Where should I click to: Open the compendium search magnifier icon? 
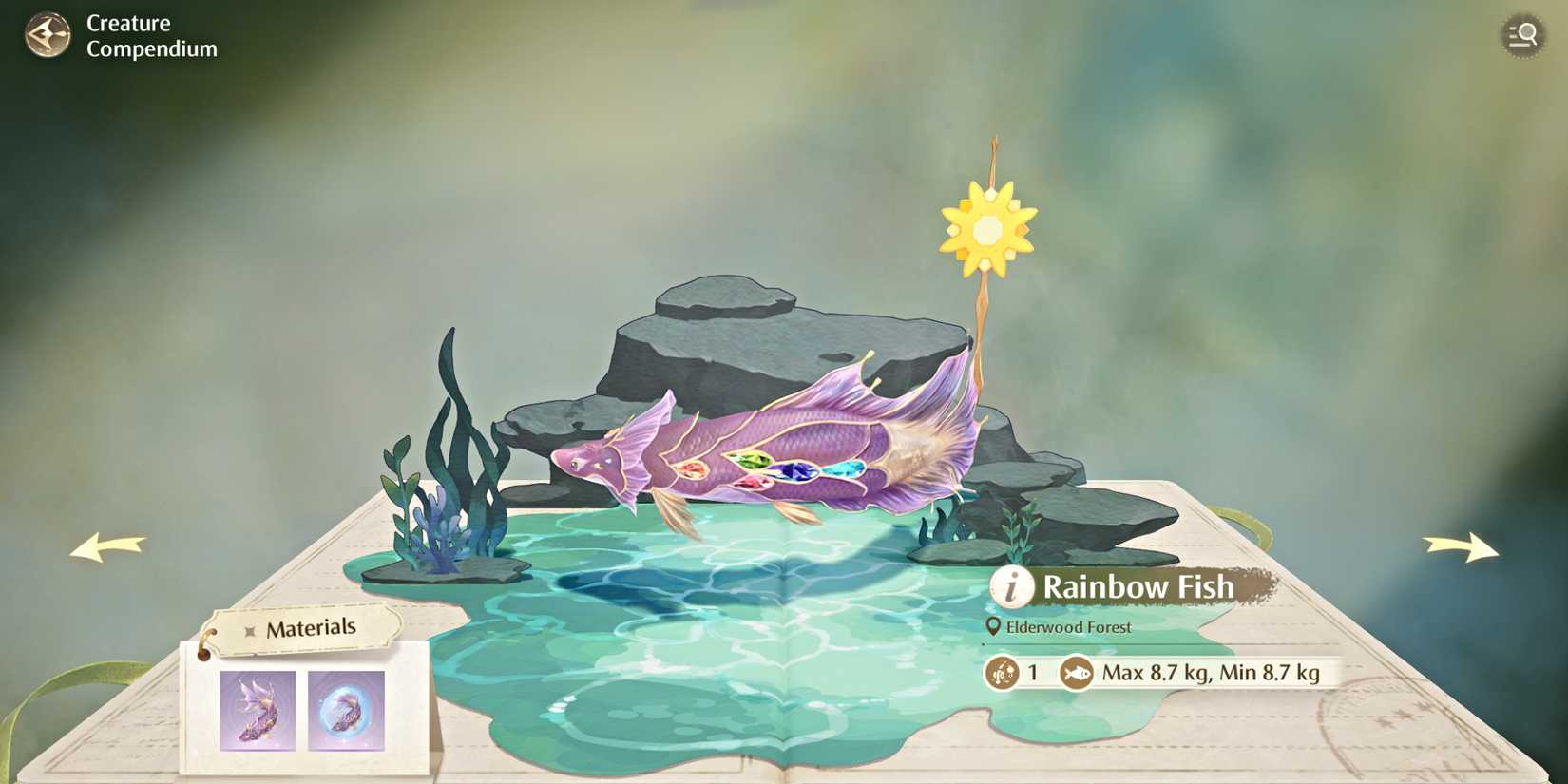click(x=1523, y=35)
